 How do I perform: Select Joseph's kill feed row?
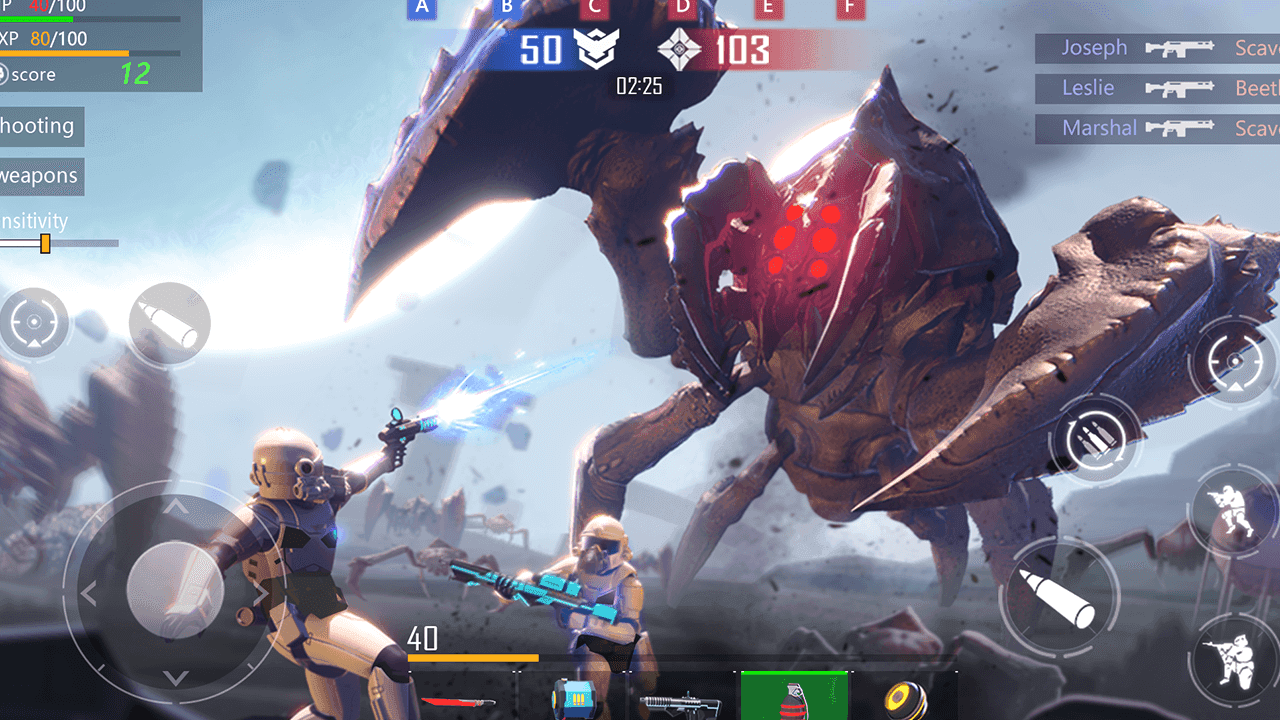tap(1157, 48)
